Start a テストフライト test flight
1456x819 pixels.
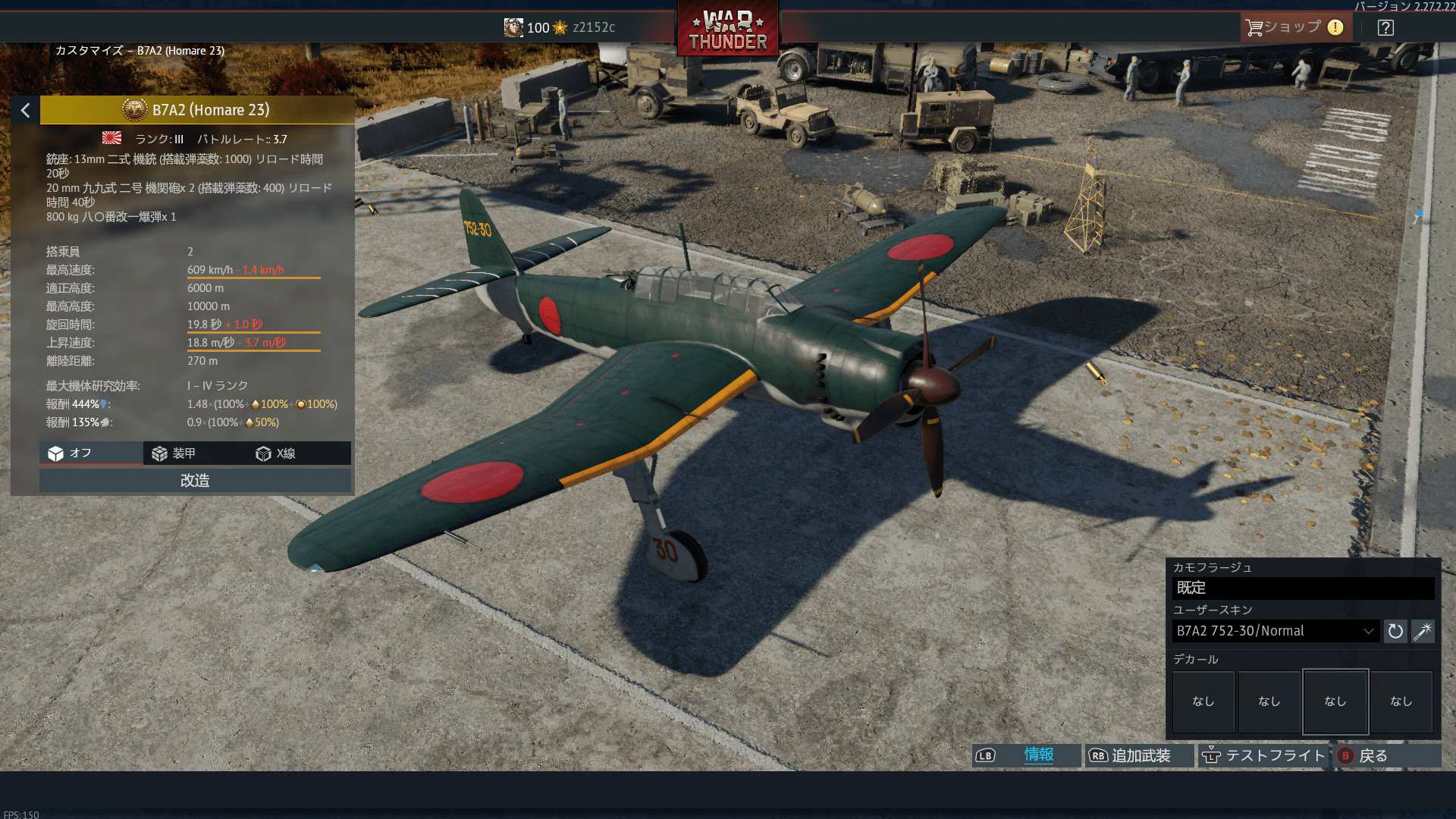coord(1263,755)
